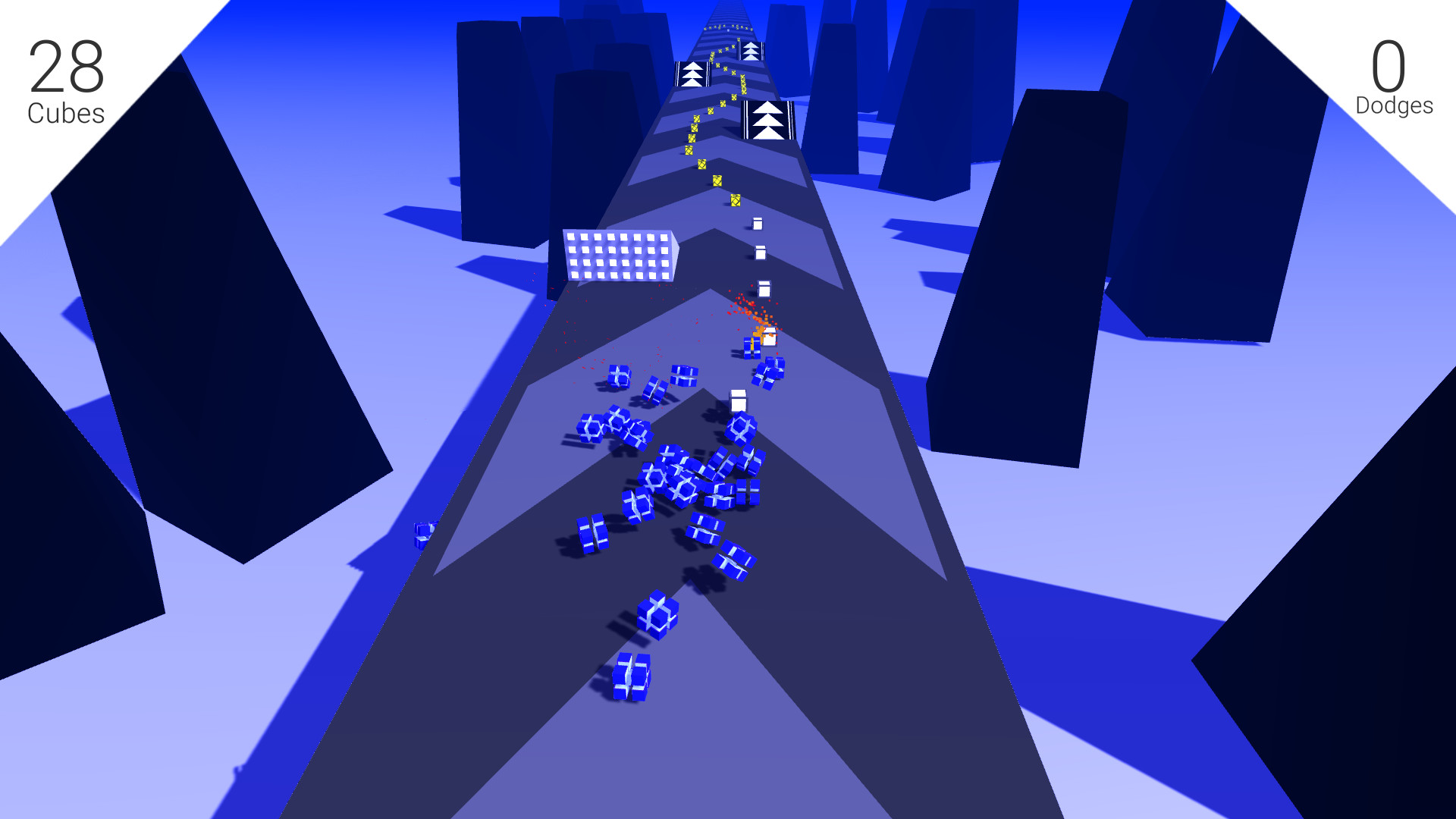Click the leftmost arrow gate near the horizon

pyautogui.click(x=692, y=74)
